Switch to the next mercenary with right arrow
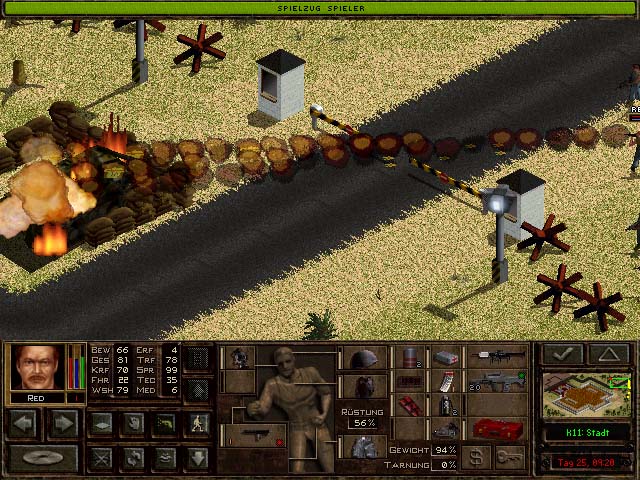640x480 pixels. 62,423
